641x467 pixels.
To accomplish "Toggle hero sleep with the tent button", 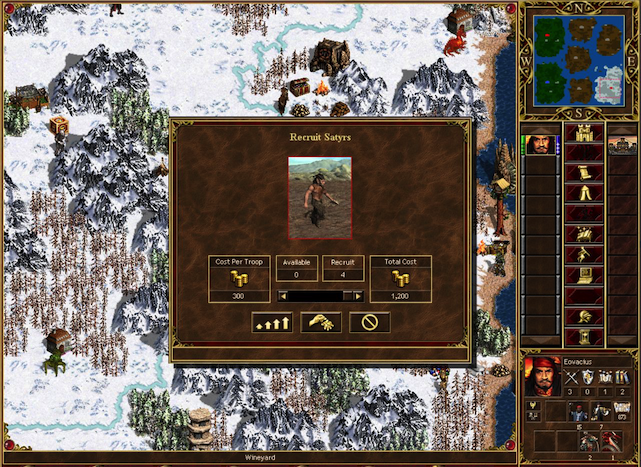I will [582, 194].
